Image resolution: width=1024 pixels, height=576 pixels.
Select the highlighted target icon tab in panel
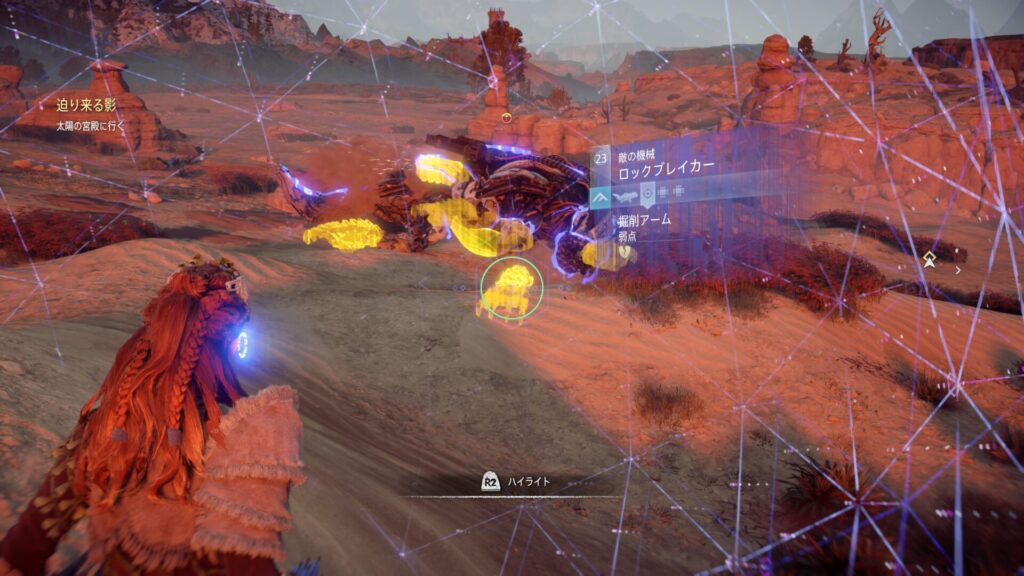648,194
